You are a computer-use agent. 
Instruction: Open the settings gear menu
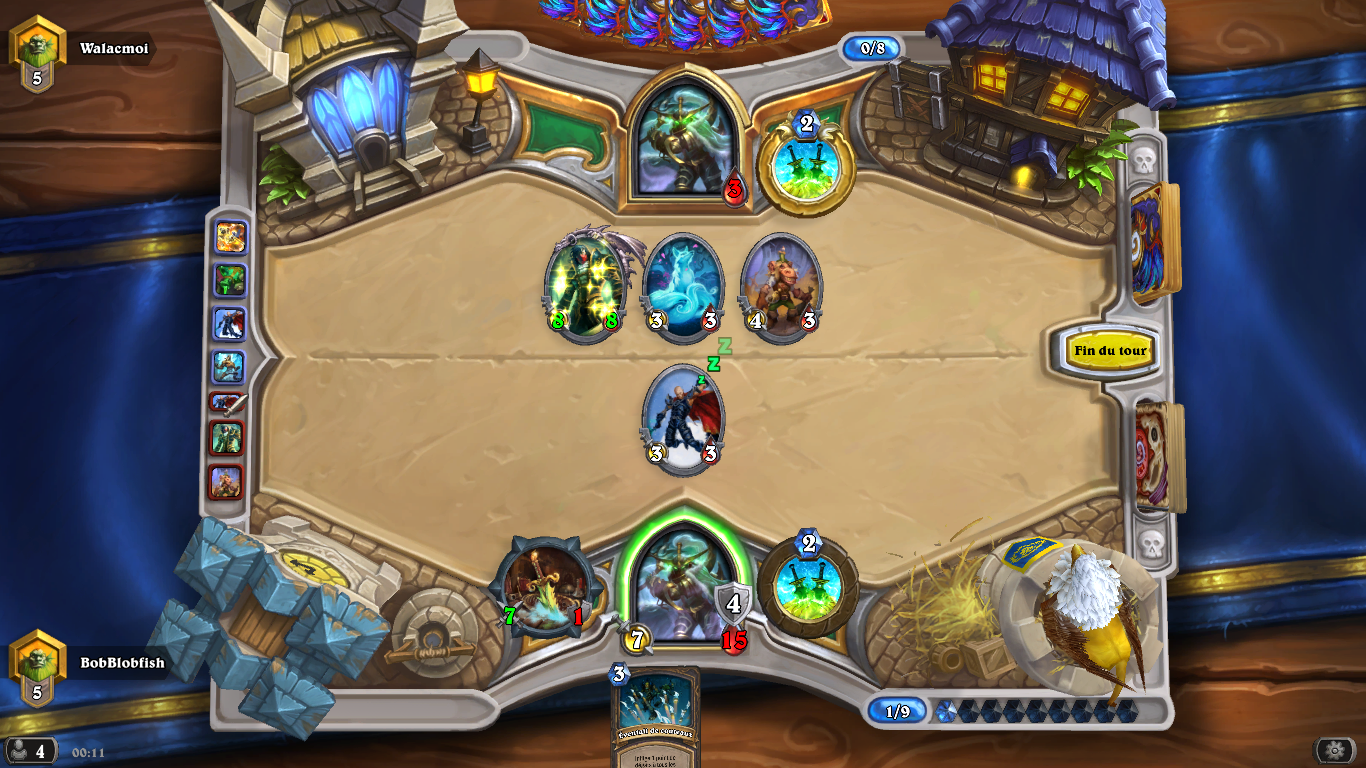pyautogui.click(x=1334, y=750)
